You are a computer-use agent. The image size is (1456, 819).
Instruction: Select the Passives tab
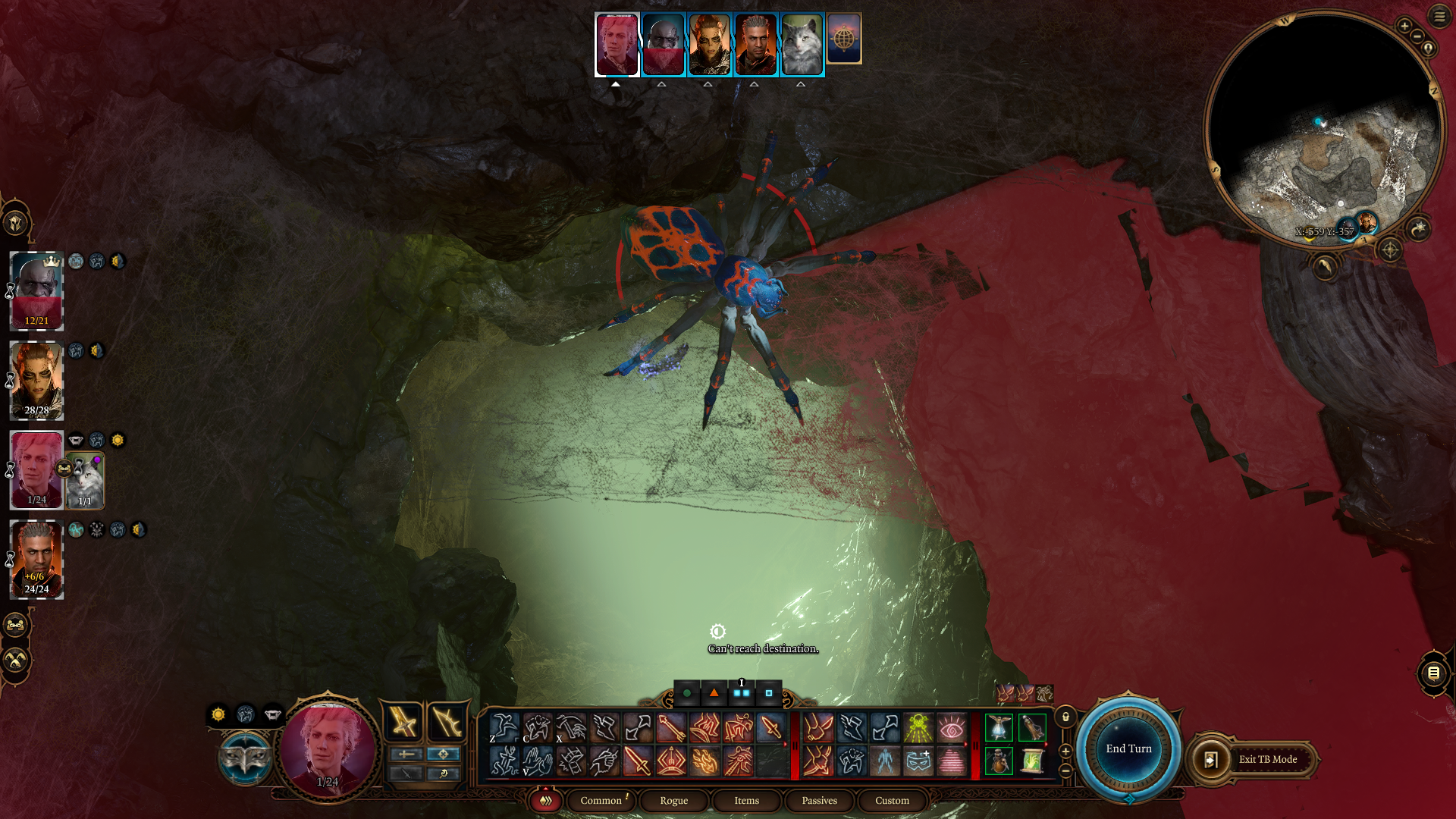(x=819, y=800)
